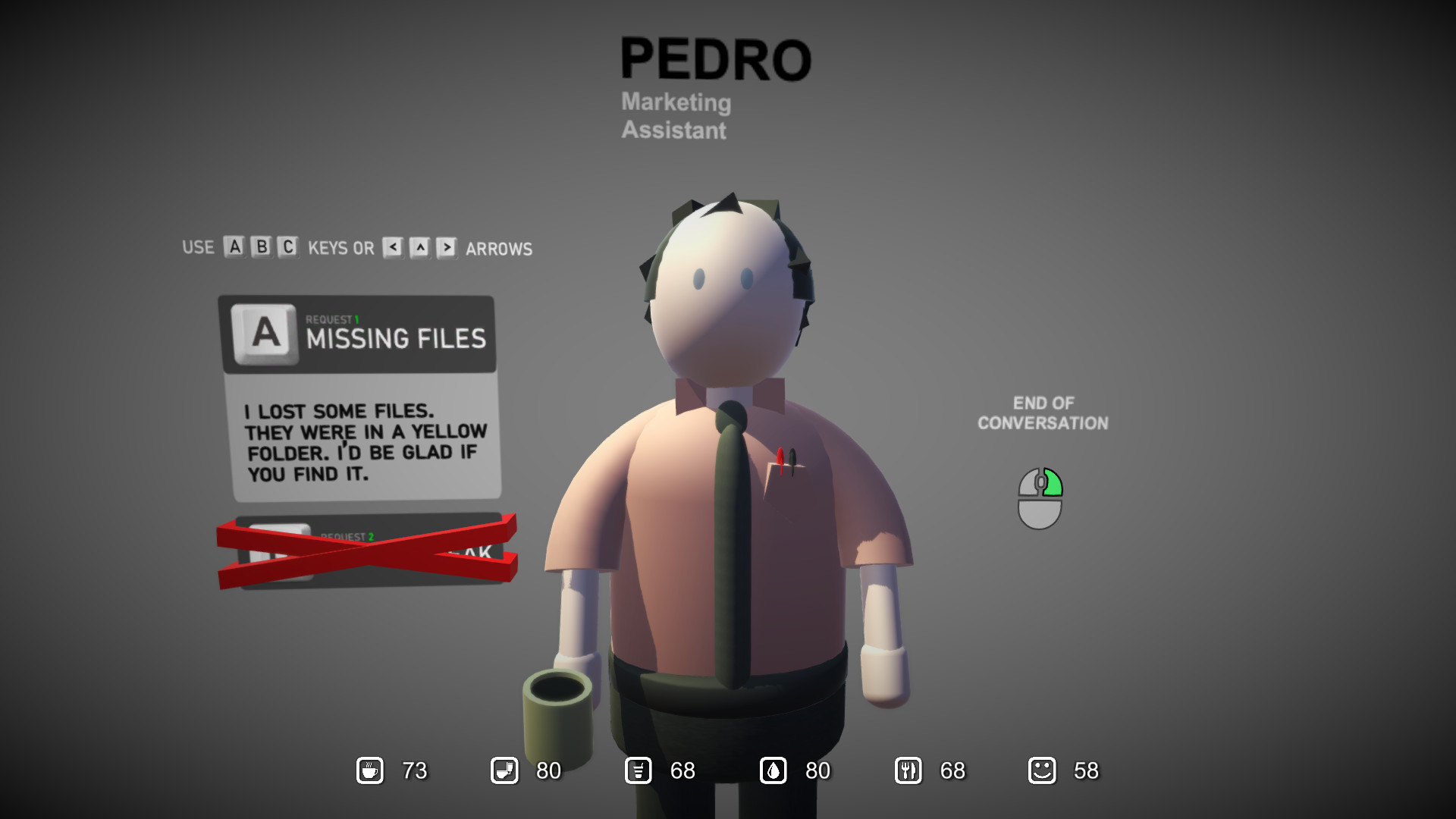The width and height of the screenshot is (1456, 819).
Task: Click the C key hint
Action: click(x=287, y=246)
